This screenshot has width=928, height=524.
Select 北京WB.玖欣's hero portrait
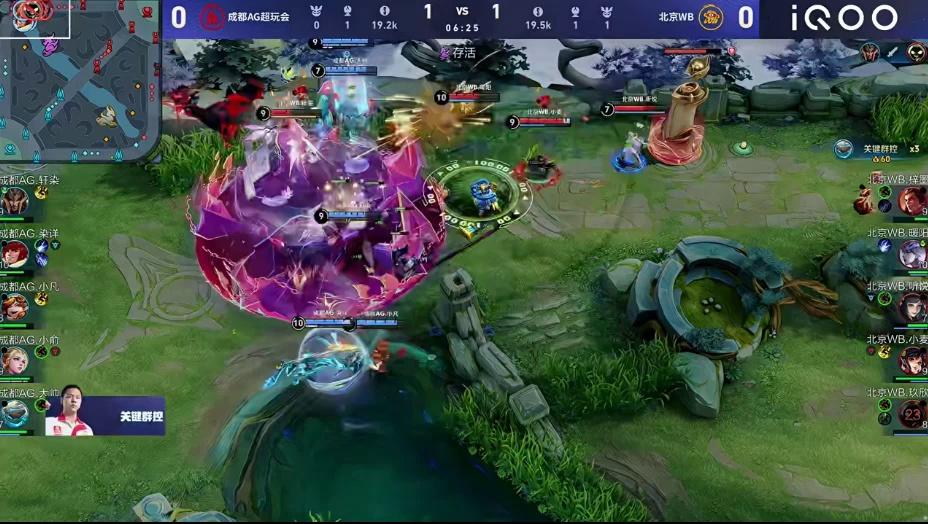(913, 413)
